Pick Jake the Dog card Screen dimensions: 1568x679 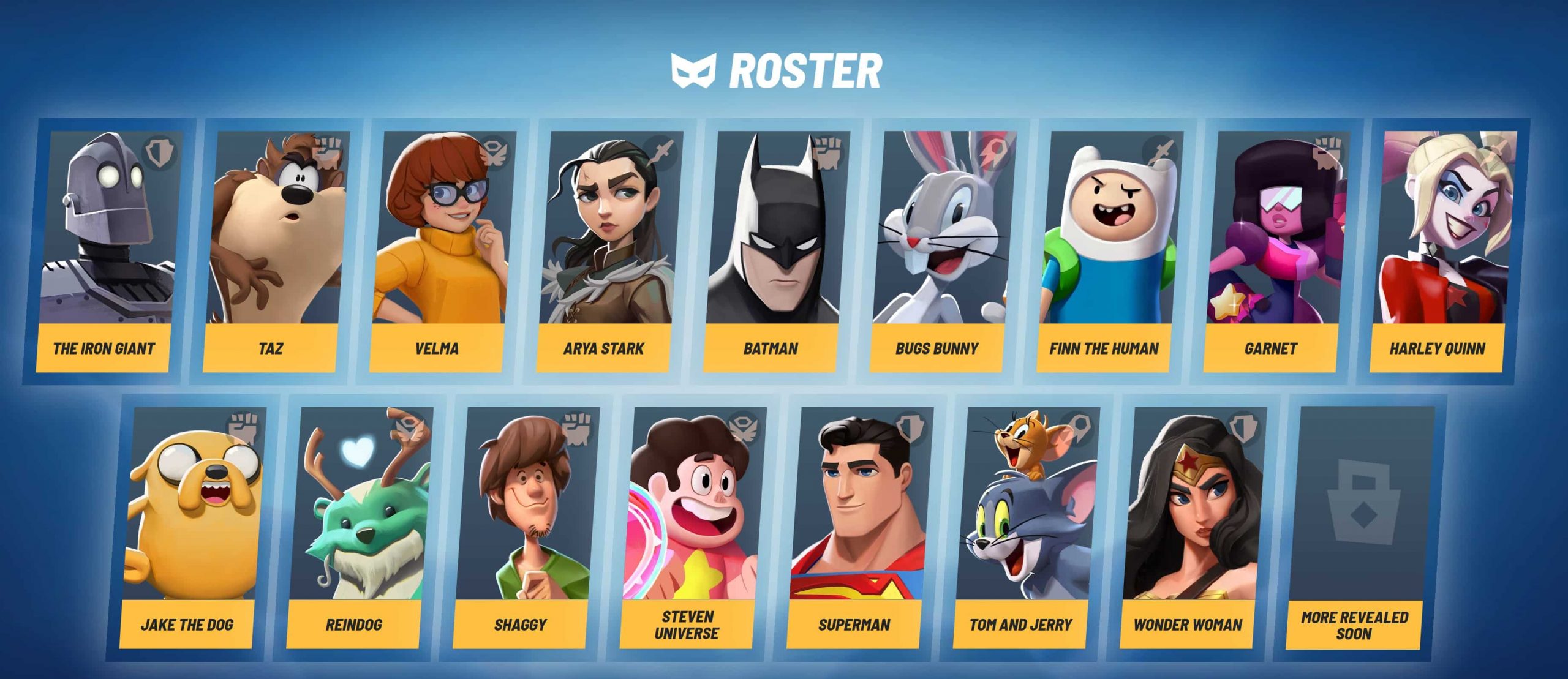click(189, 527)
